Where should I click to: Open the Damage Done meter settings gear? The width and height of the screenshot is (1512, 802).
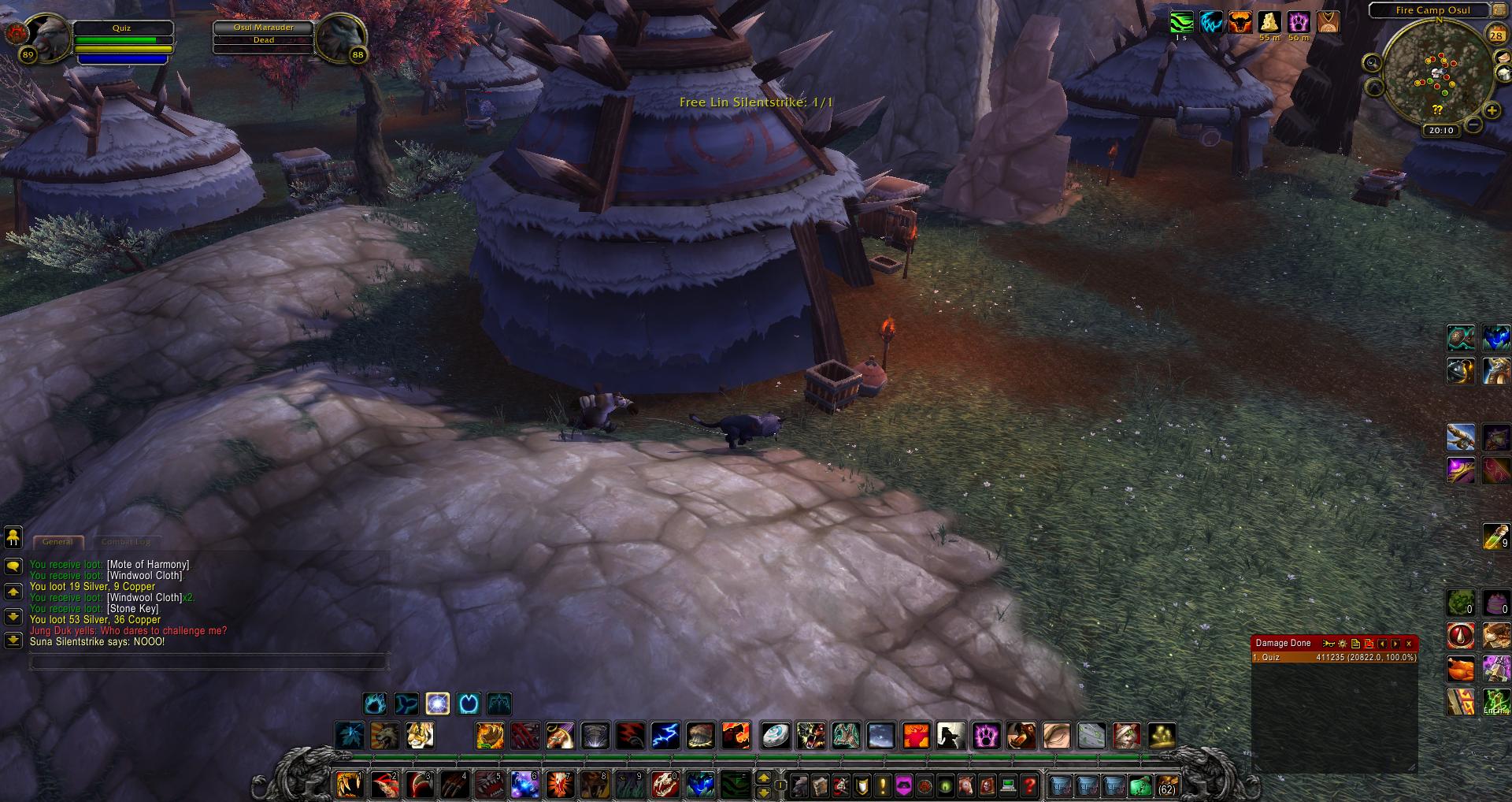pos(1343,644)
